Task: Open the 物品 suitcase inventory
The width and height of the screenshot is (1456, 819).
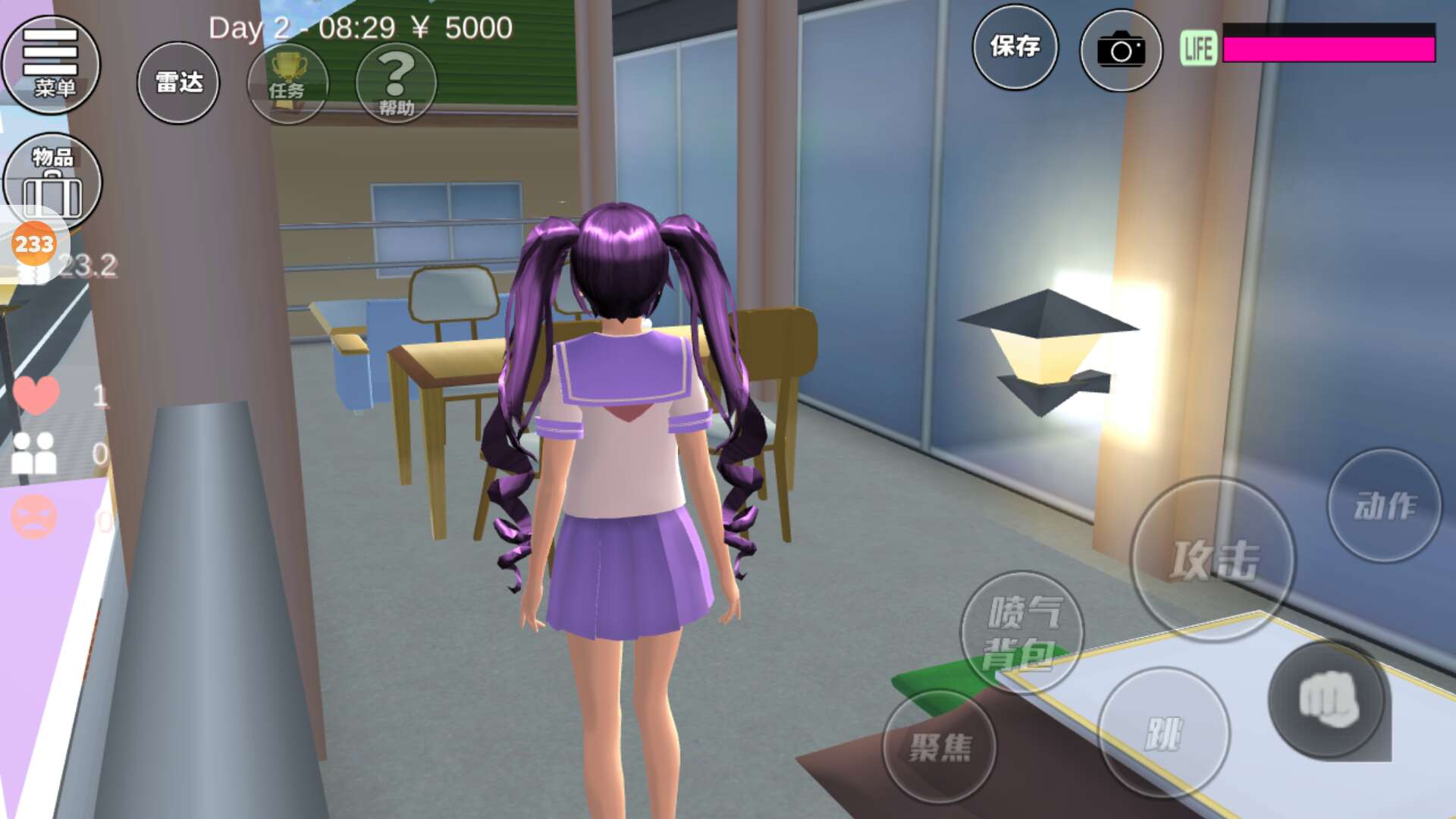Action: [x=52, y=180]
